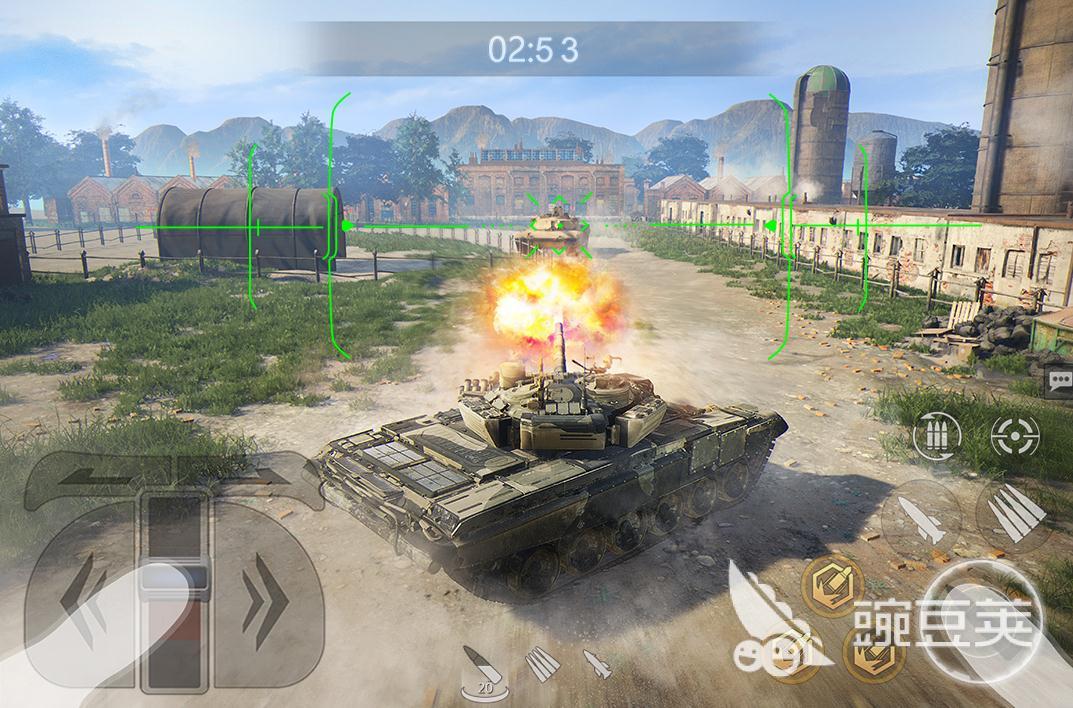Open the chat bubble panel

(x=1059, y=381)
